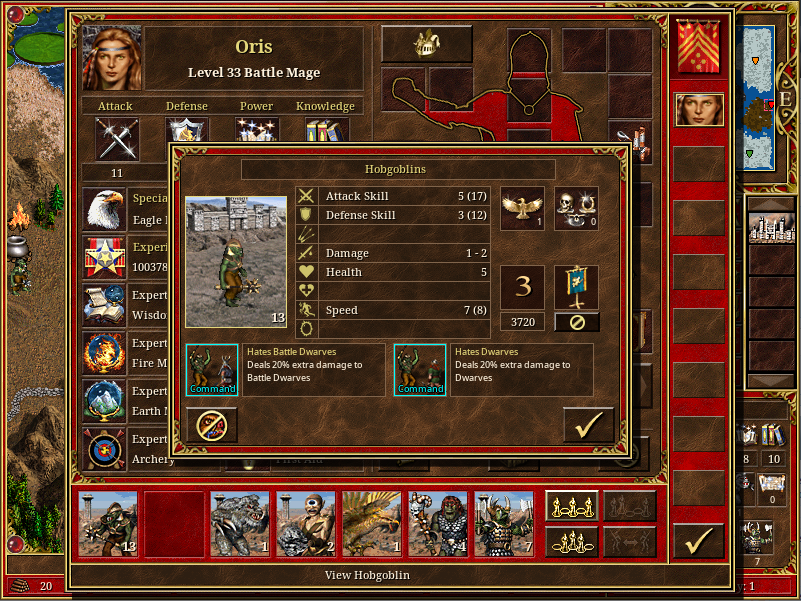Select the Ogre stack in the army bar
Image resolution: width=801 pixels, height=601 pixels.
pos(437,523)
